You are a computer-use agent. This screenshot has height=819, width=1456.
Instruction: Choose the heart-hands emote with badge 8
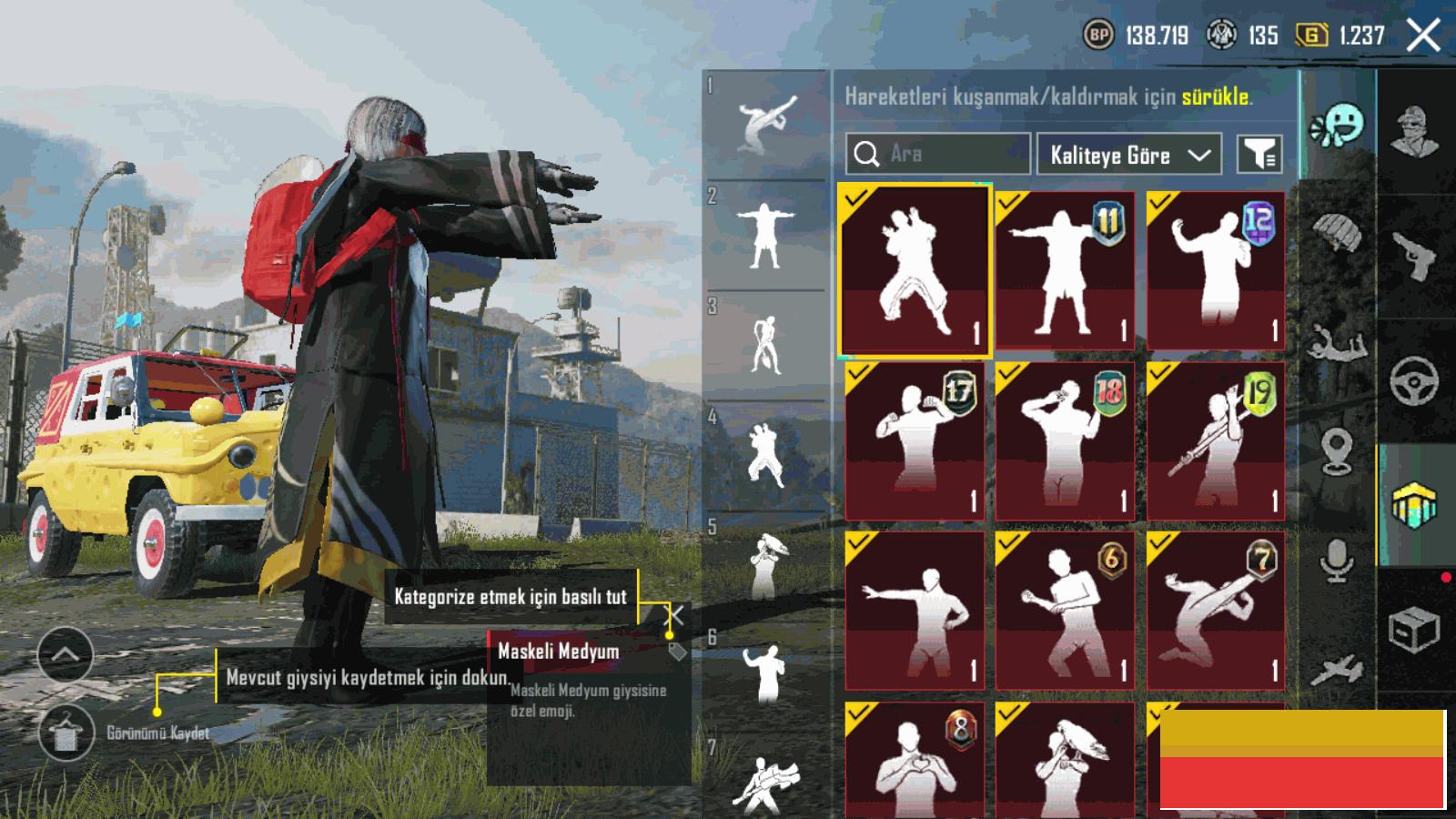point(915,760)
